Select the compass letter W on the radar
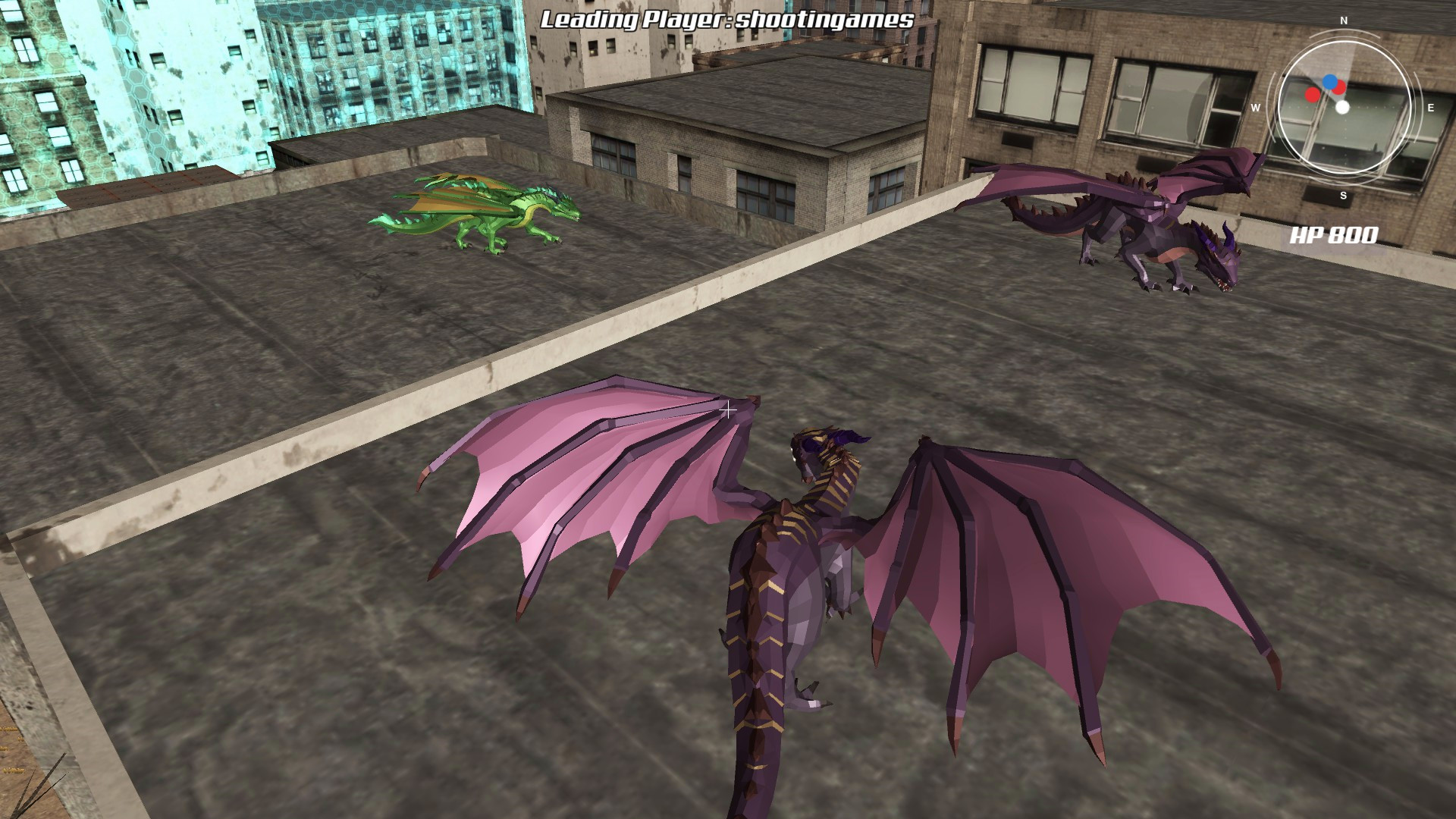 (x=1256, y=107)
